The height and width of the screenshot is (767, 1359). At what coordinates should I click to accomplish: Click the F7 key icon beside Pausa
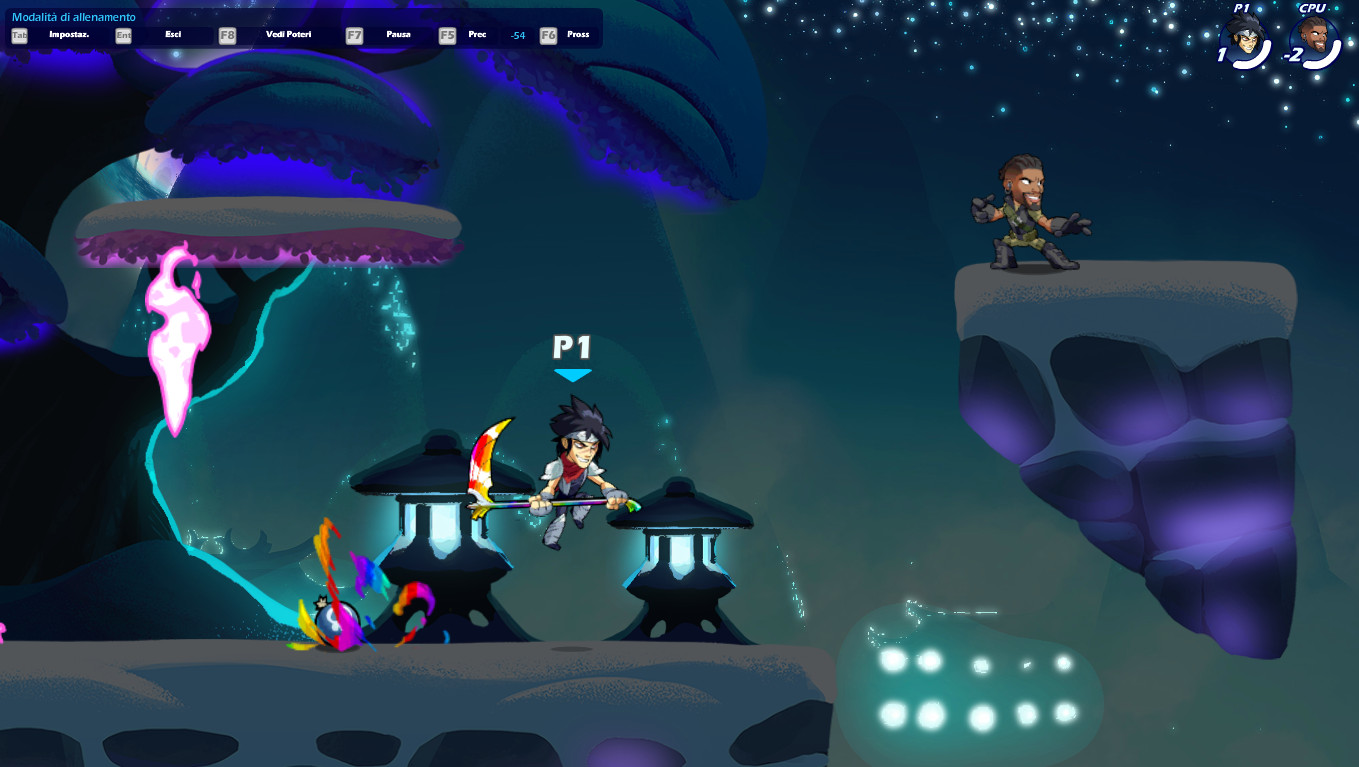[354, 34]
